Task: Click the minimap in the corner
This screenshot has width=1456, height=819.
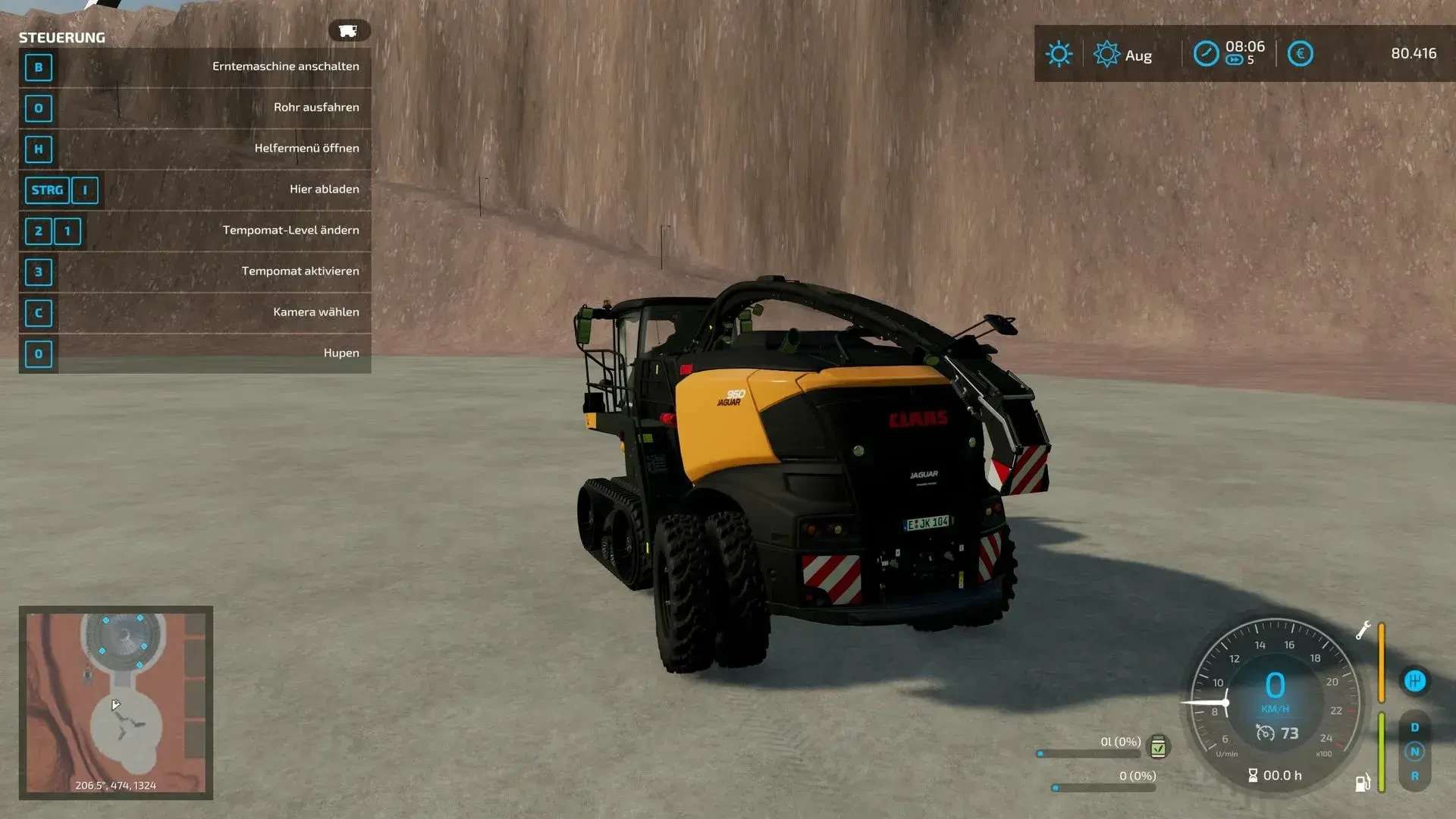Action: (x=116, y=702)
